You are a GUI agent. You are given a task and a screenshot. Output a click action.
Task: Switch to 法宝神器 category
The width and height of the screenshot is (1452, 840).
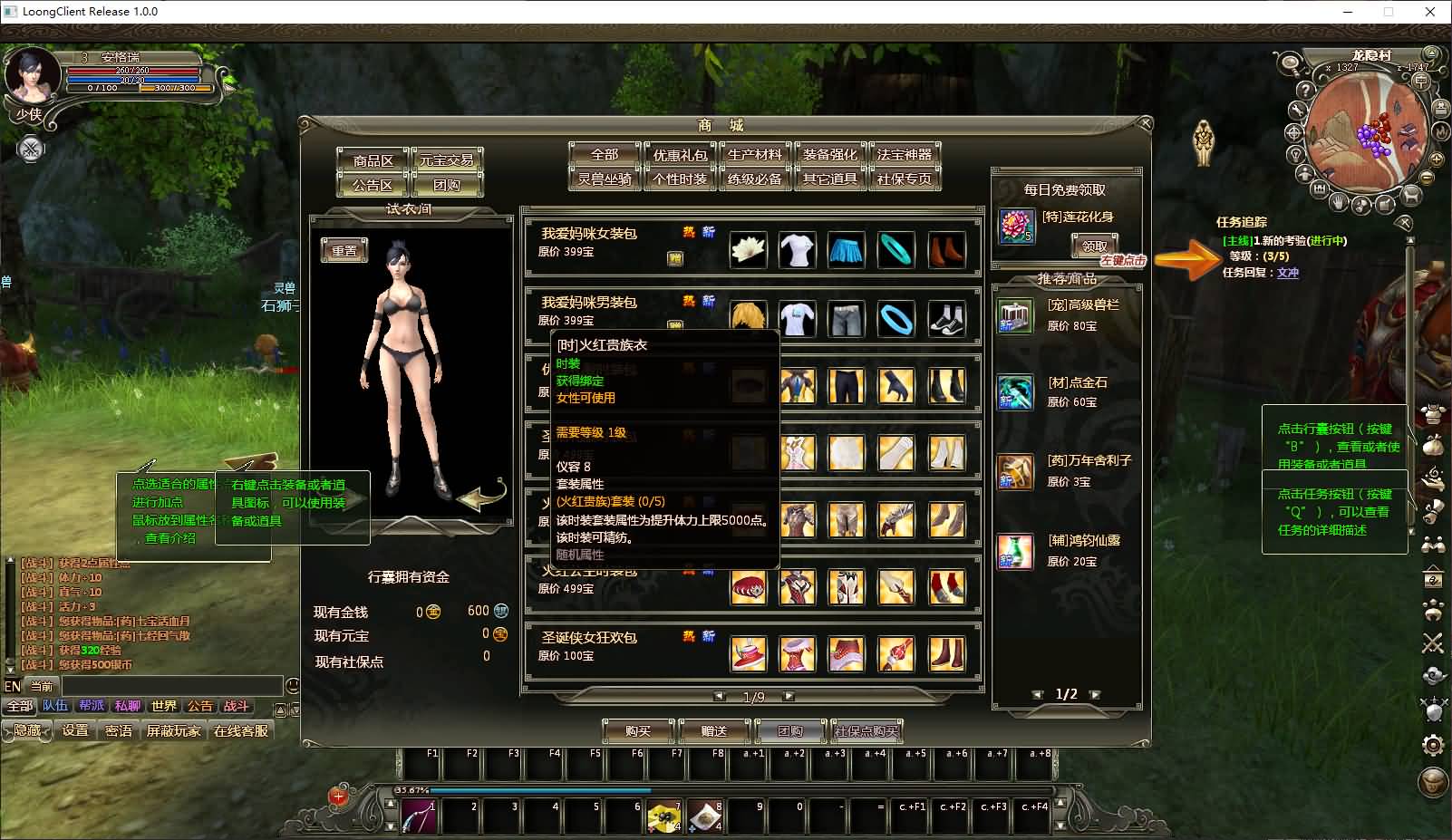click(x=905, y=155)
